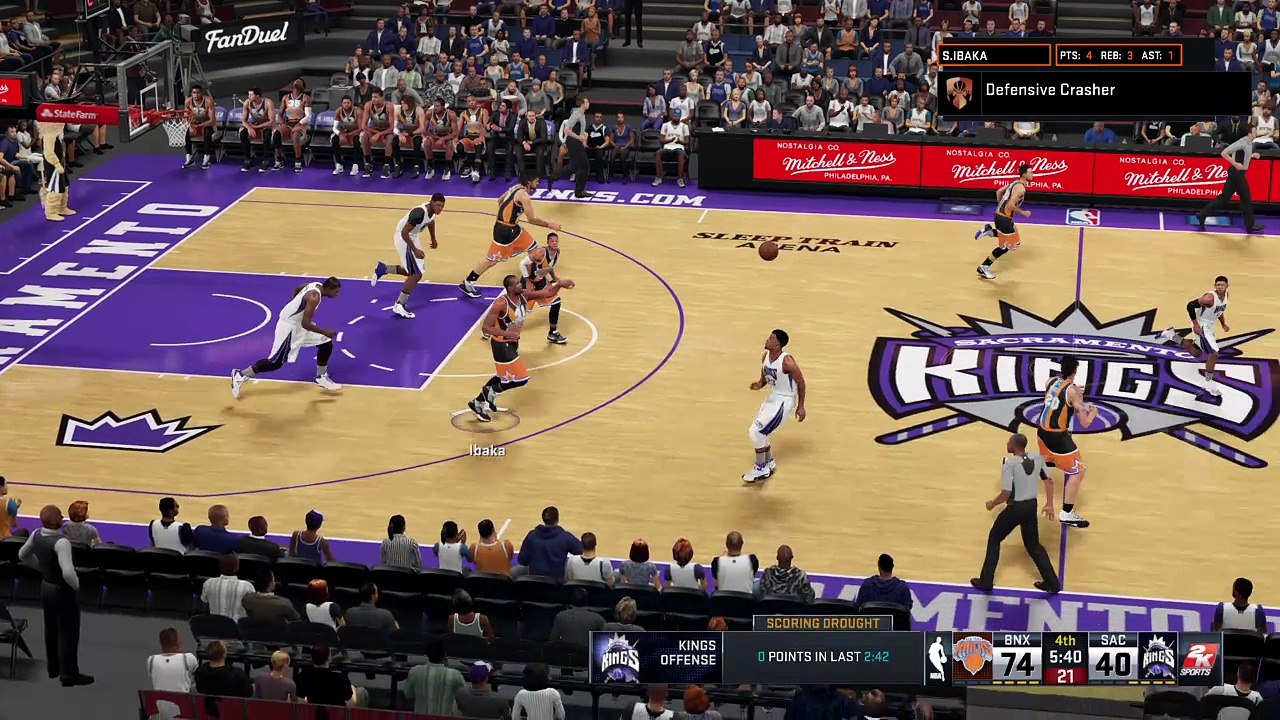Screen dimensions: 1280x720
Task: Click the 2K Sports logo
Action: pos(1200,658)
